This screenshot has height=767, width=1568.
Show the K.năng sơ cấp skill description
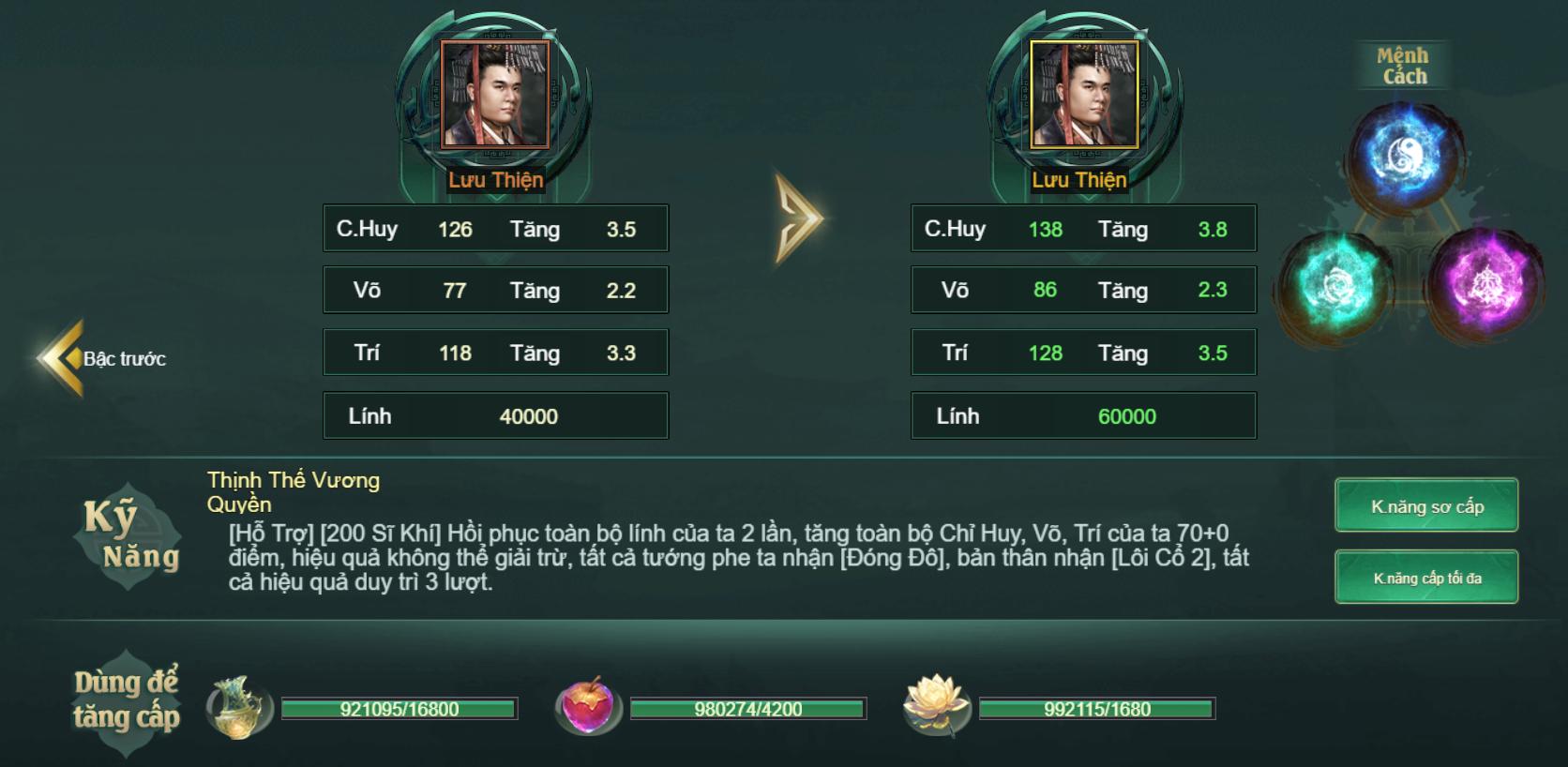[x=1426, y=506]
